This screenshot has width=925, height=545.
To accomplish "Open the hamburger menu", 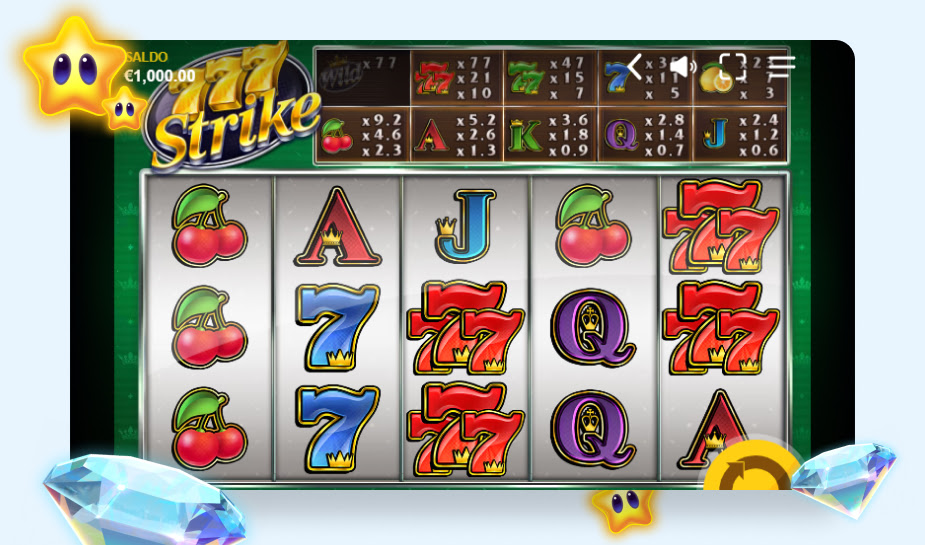I will (x=782, y=67).
